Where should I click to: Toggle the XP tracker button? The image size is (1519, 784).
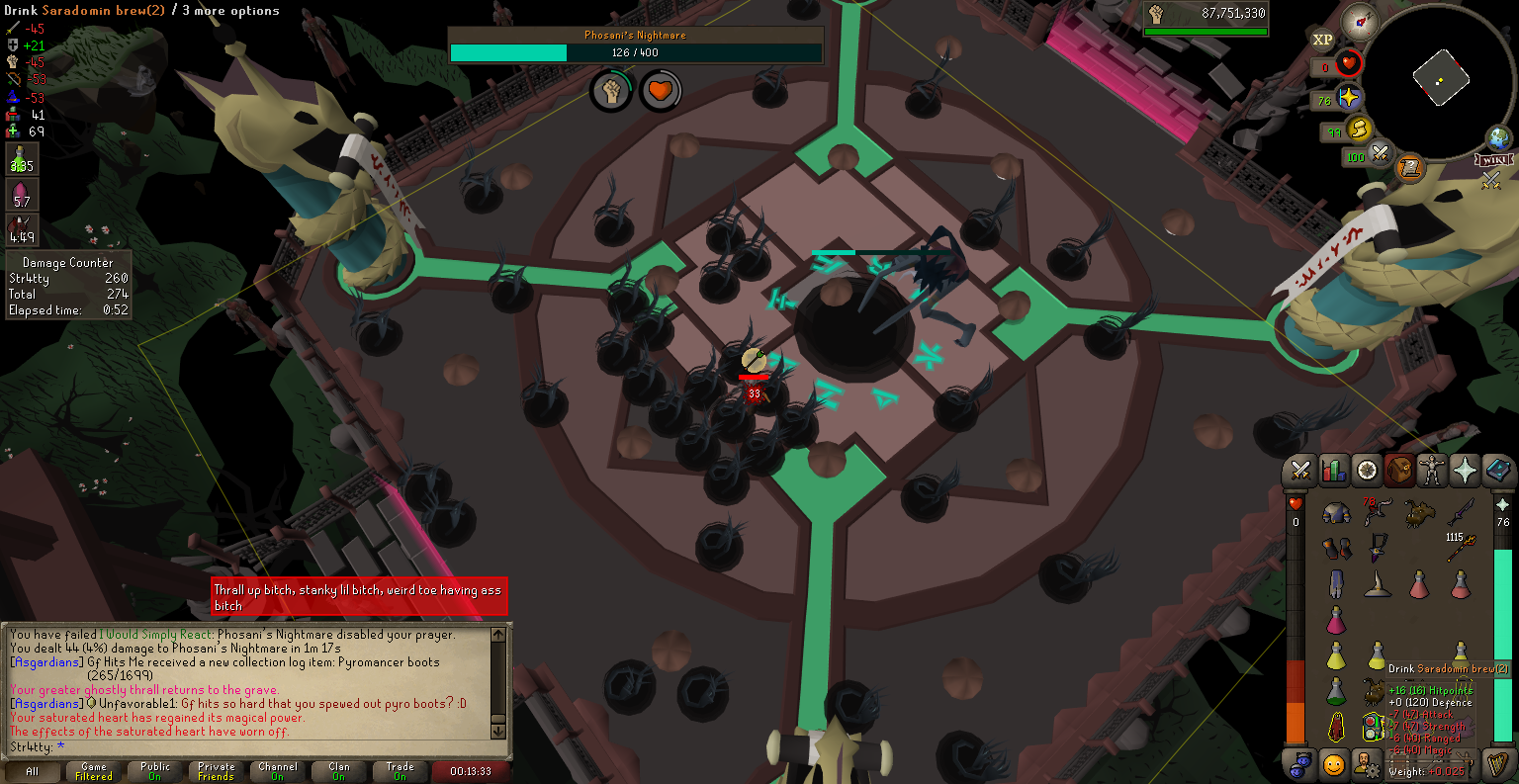pyautogui.click(x=1322, y=41)
